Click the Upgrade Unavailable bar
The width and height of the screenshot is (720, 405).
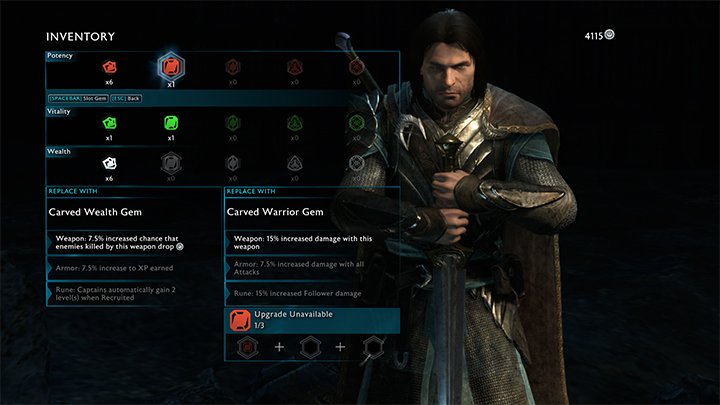(x=311, y=319)
